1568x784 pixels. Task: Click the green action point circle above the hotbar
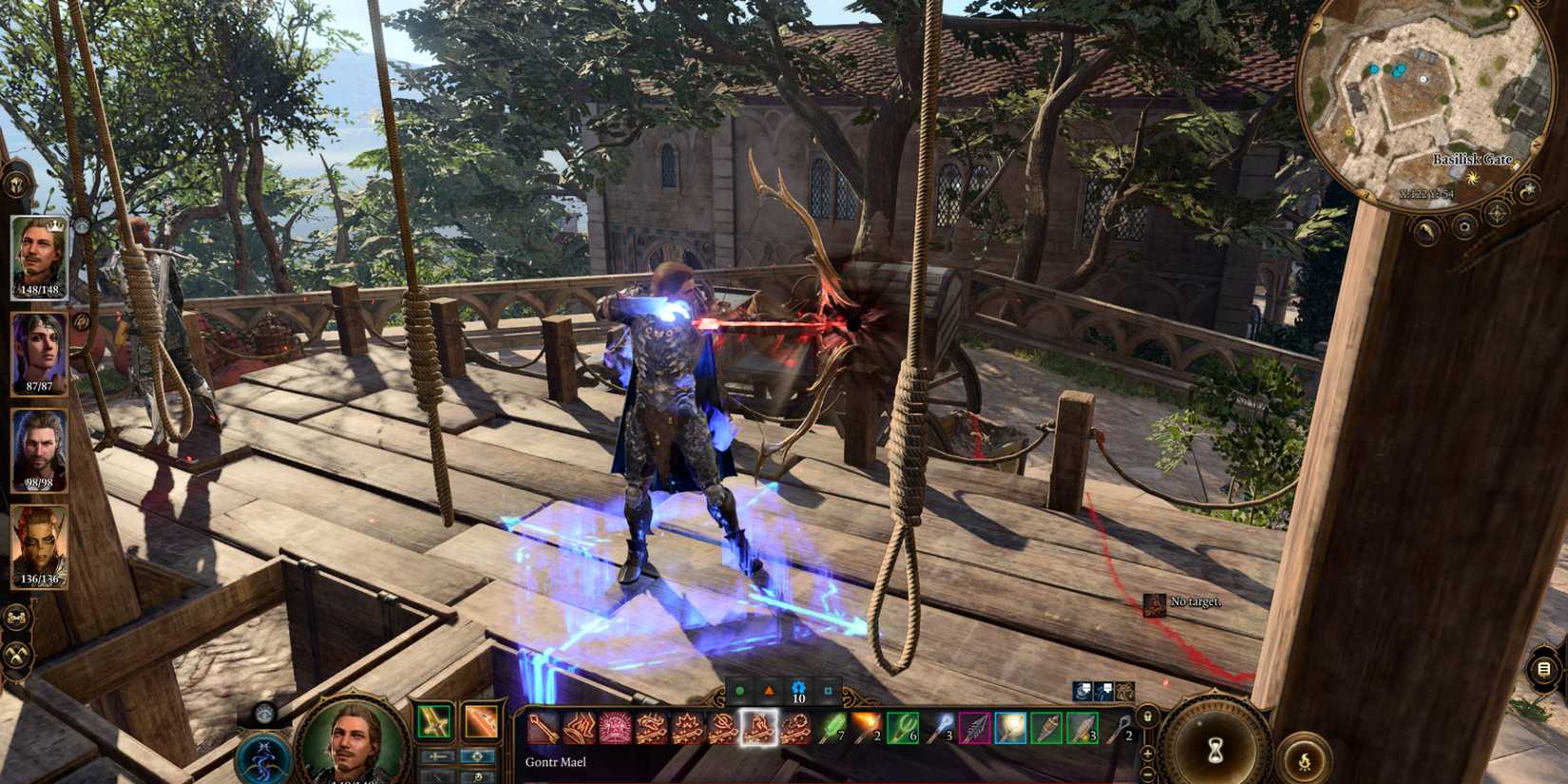pos(738,692)
